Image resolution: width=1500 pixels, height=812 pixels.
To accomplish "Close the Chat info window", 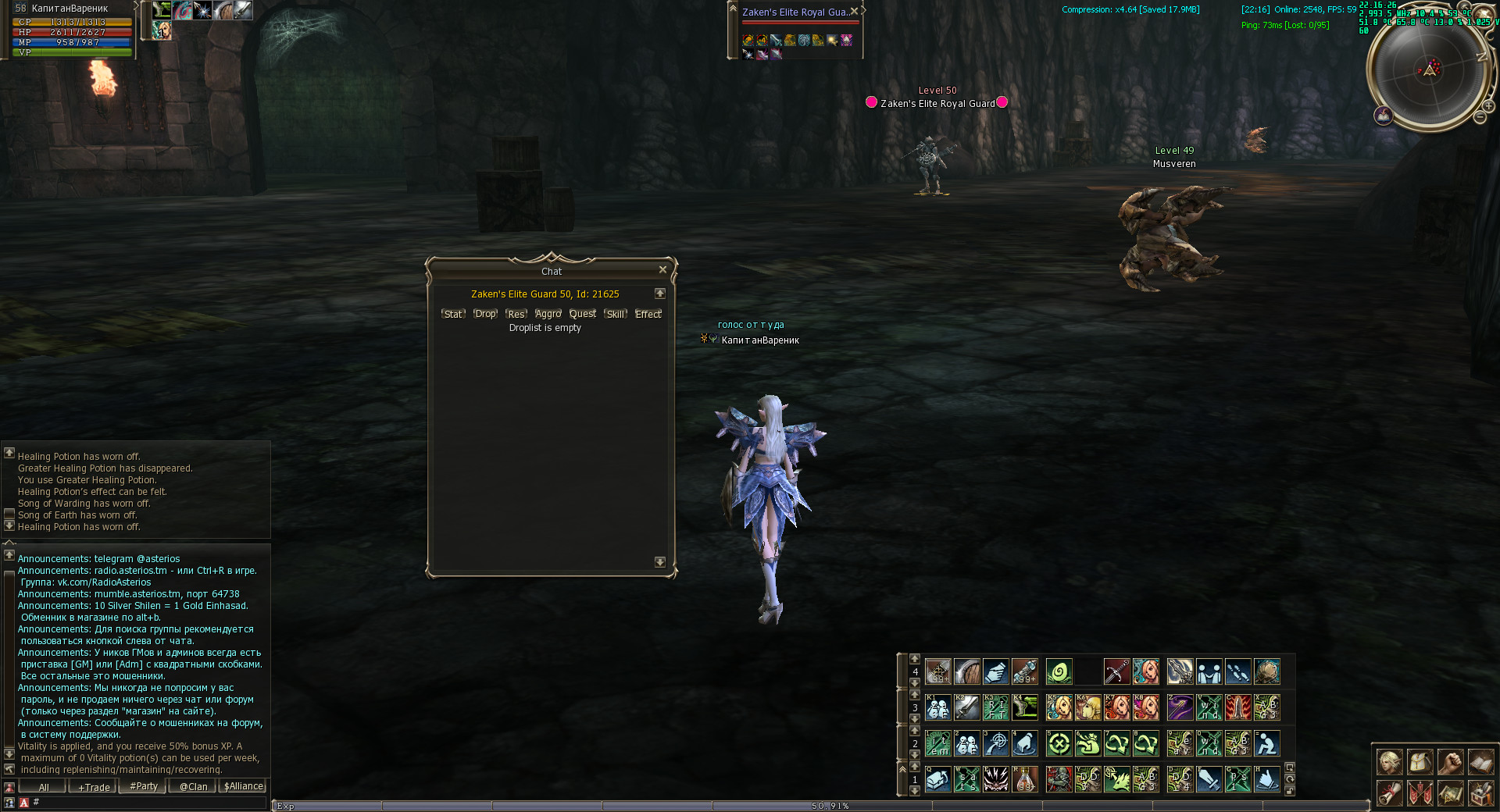I will click(x=662, y=270).
